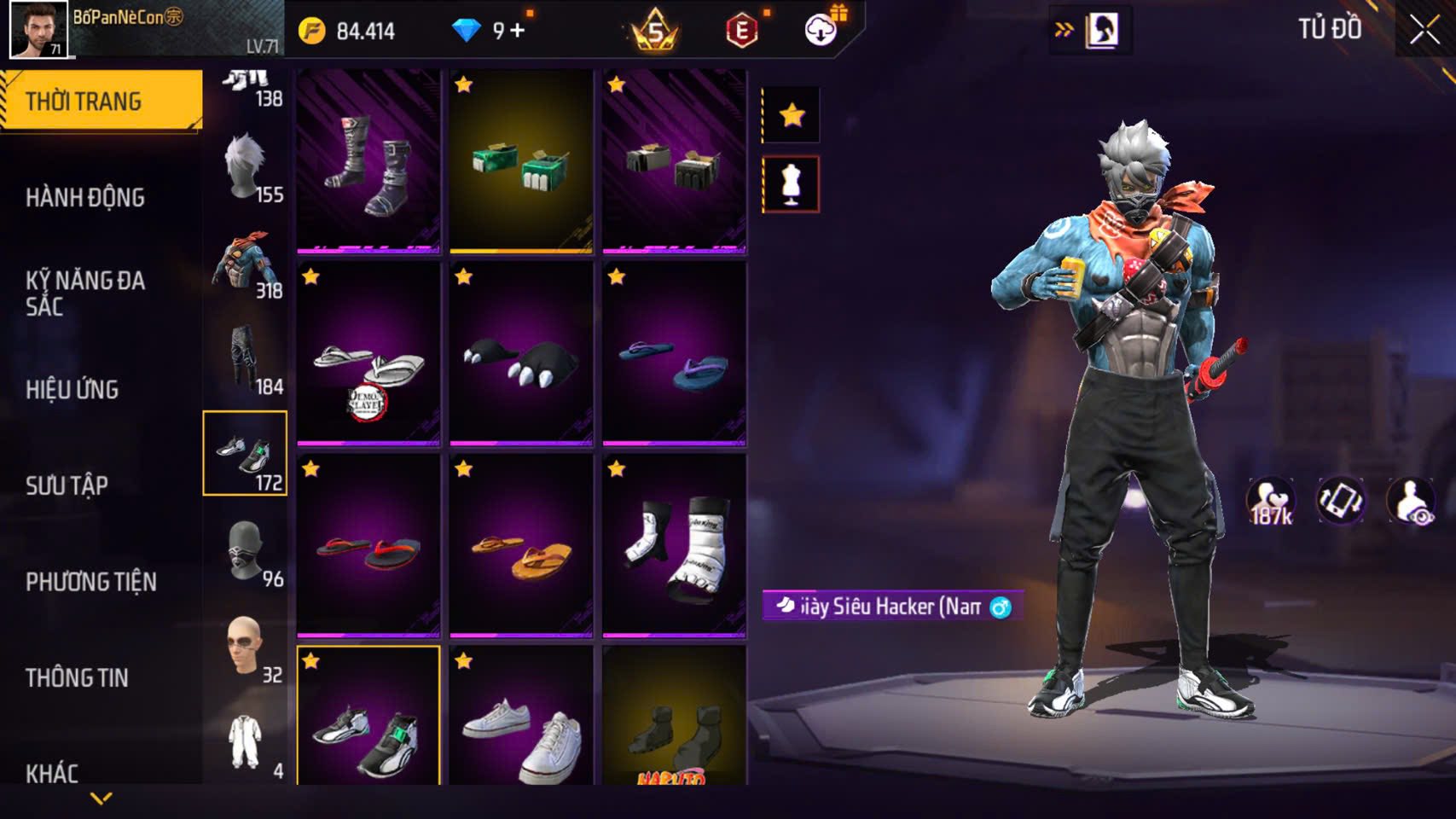
Task: Close the wardrobe screen
Action: point(1424,31)
